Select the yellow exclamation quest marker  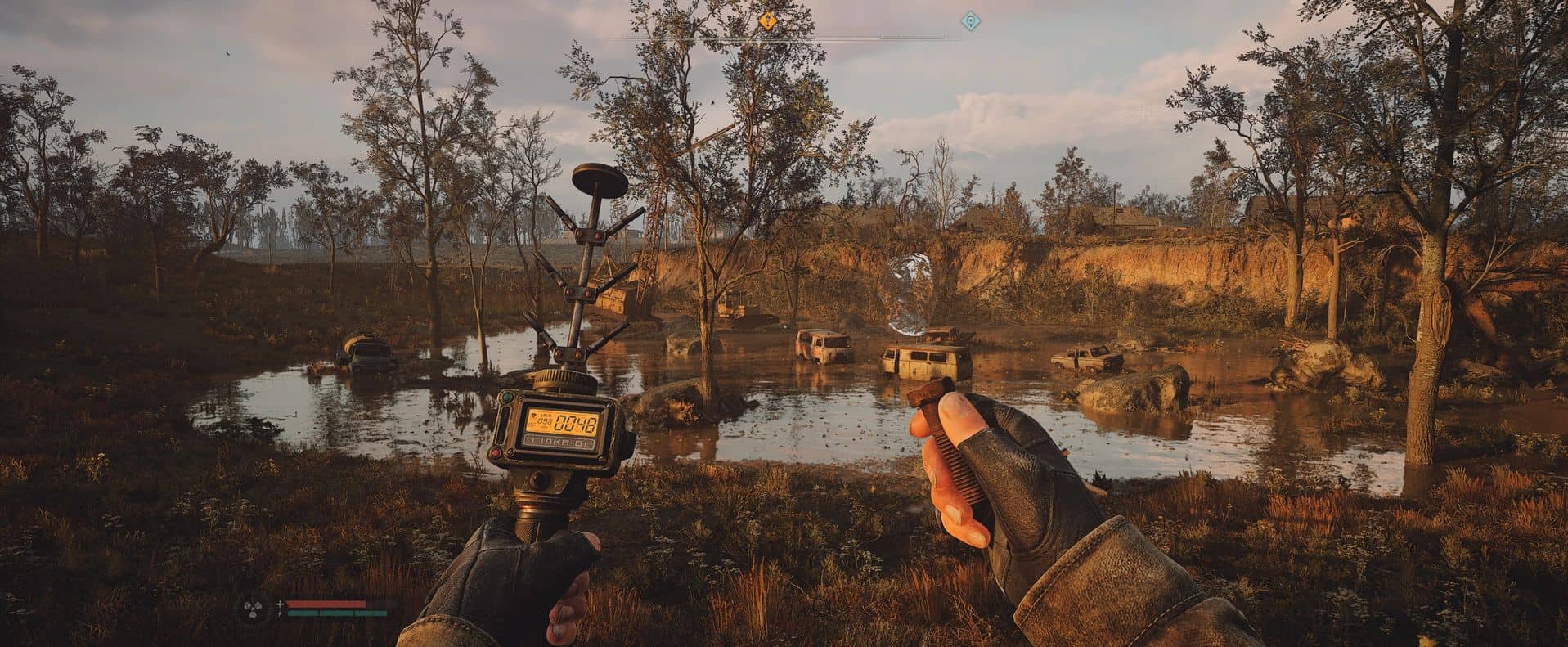767,21
